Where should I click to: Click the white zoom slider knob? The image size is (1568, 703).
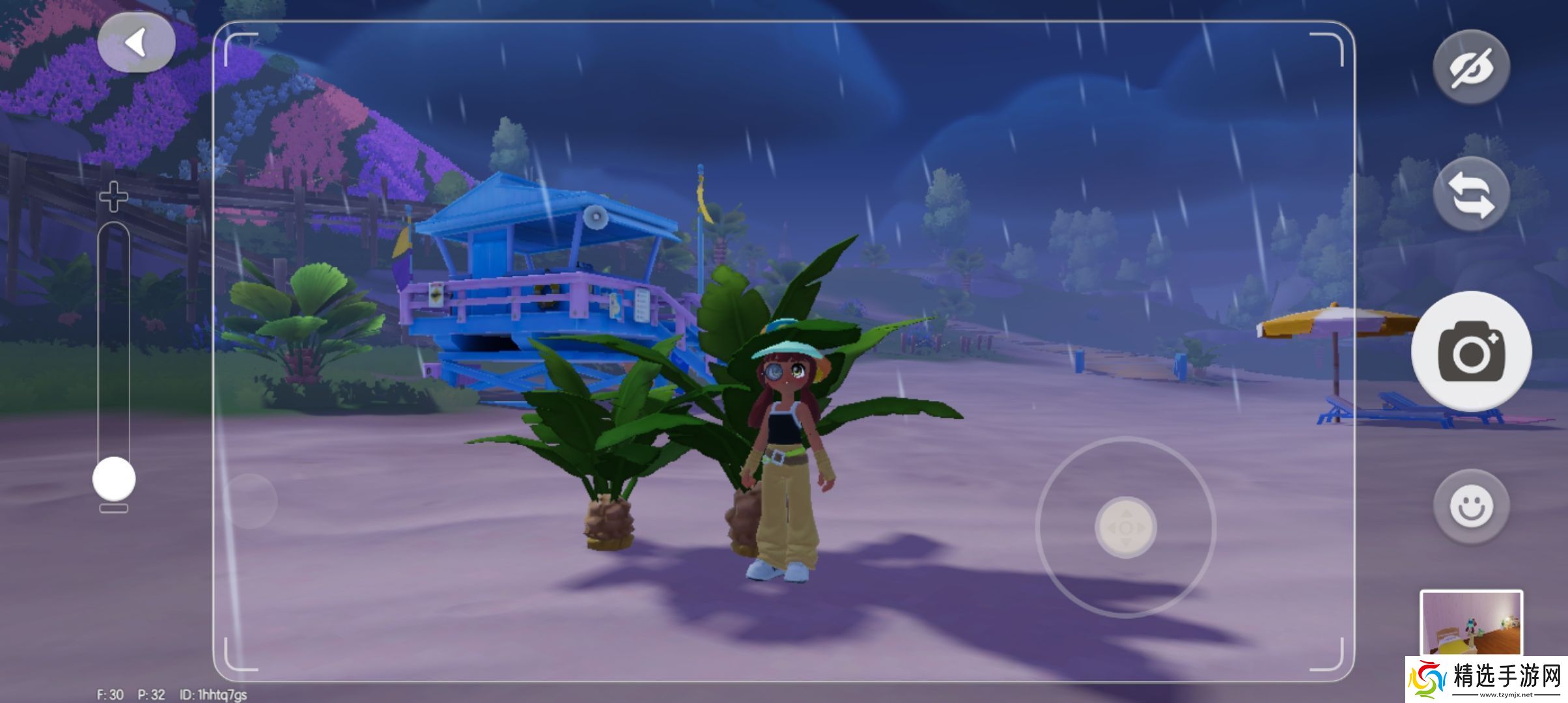tap(114, 479)
